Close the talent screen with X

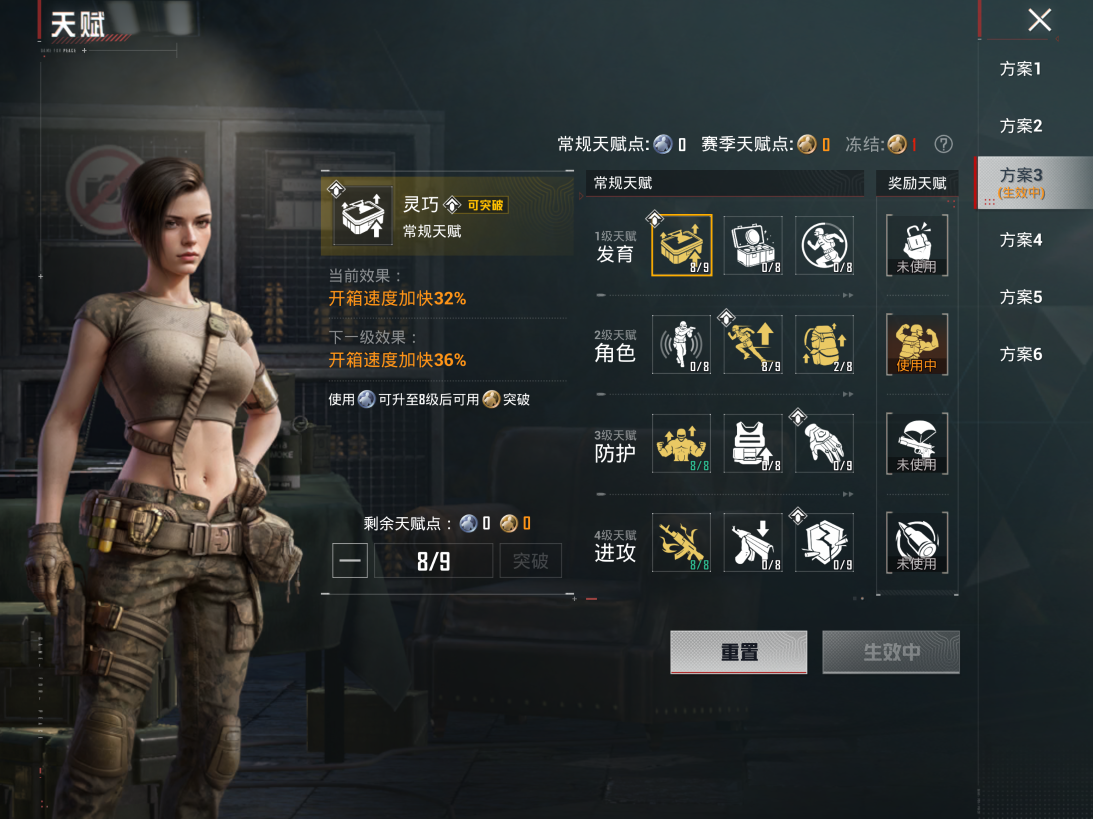1040,20
